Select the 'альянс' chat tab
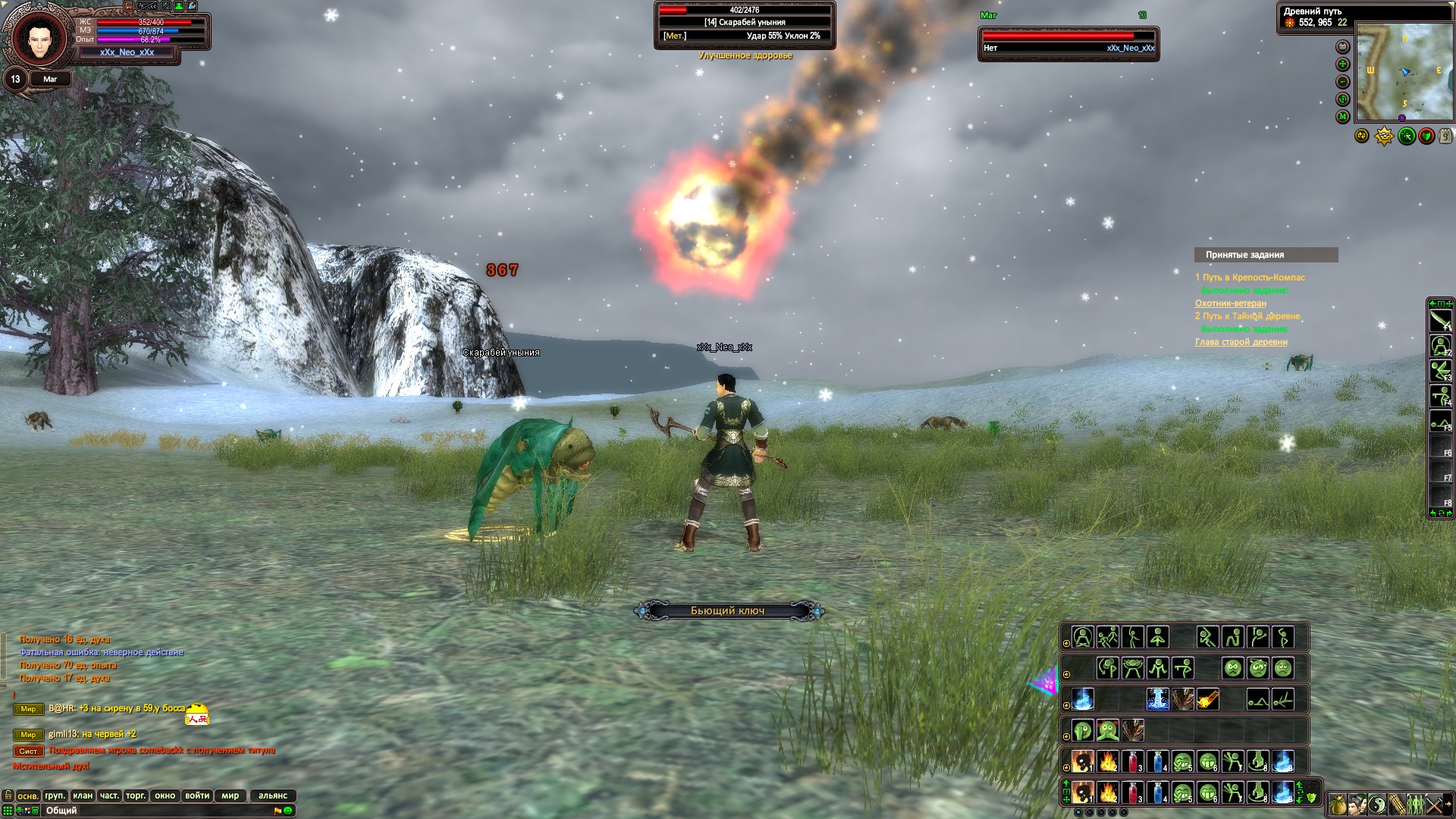 [x=273, y=795]
